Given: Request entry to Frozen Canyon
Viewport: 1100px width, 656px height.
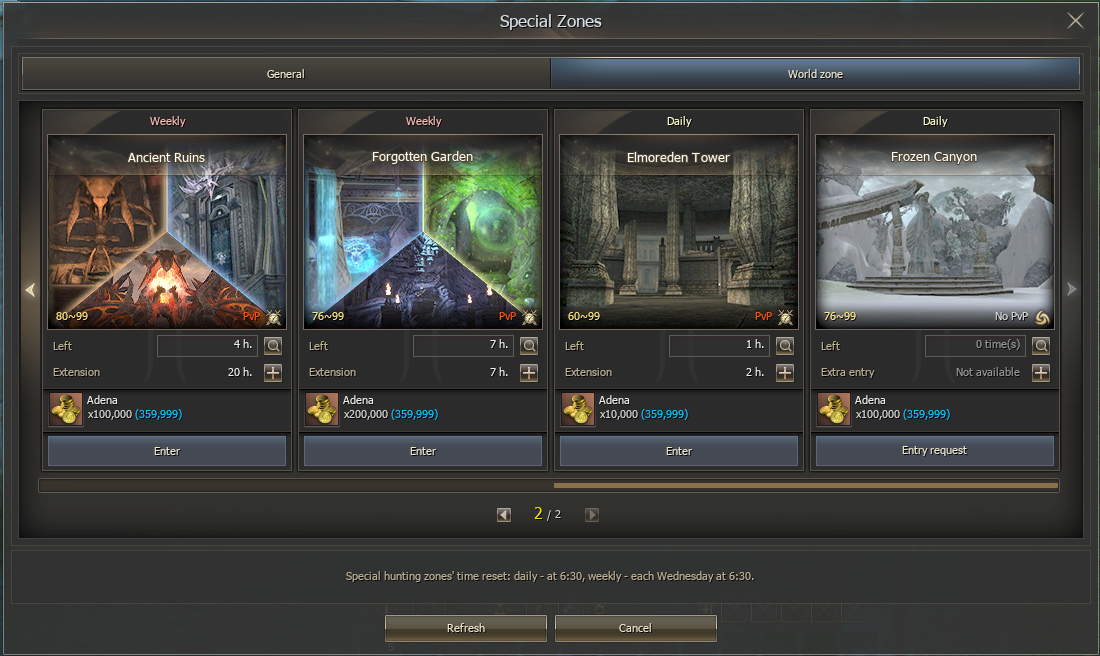Looking at the screenshot, I should (935, 451).
